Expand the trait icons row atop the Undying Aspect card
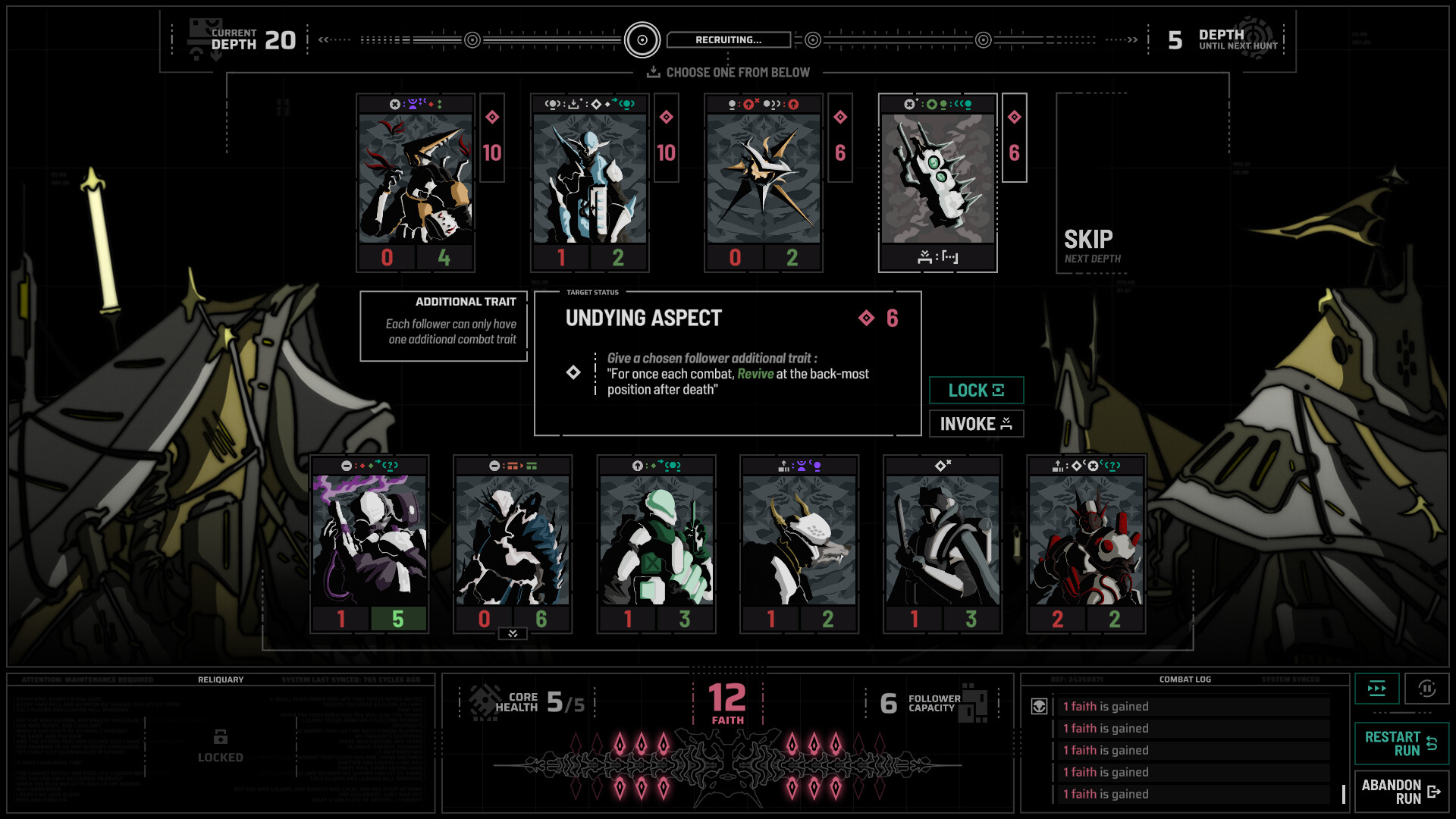The width and height of the screenshot is (1456, 819). 938,104
